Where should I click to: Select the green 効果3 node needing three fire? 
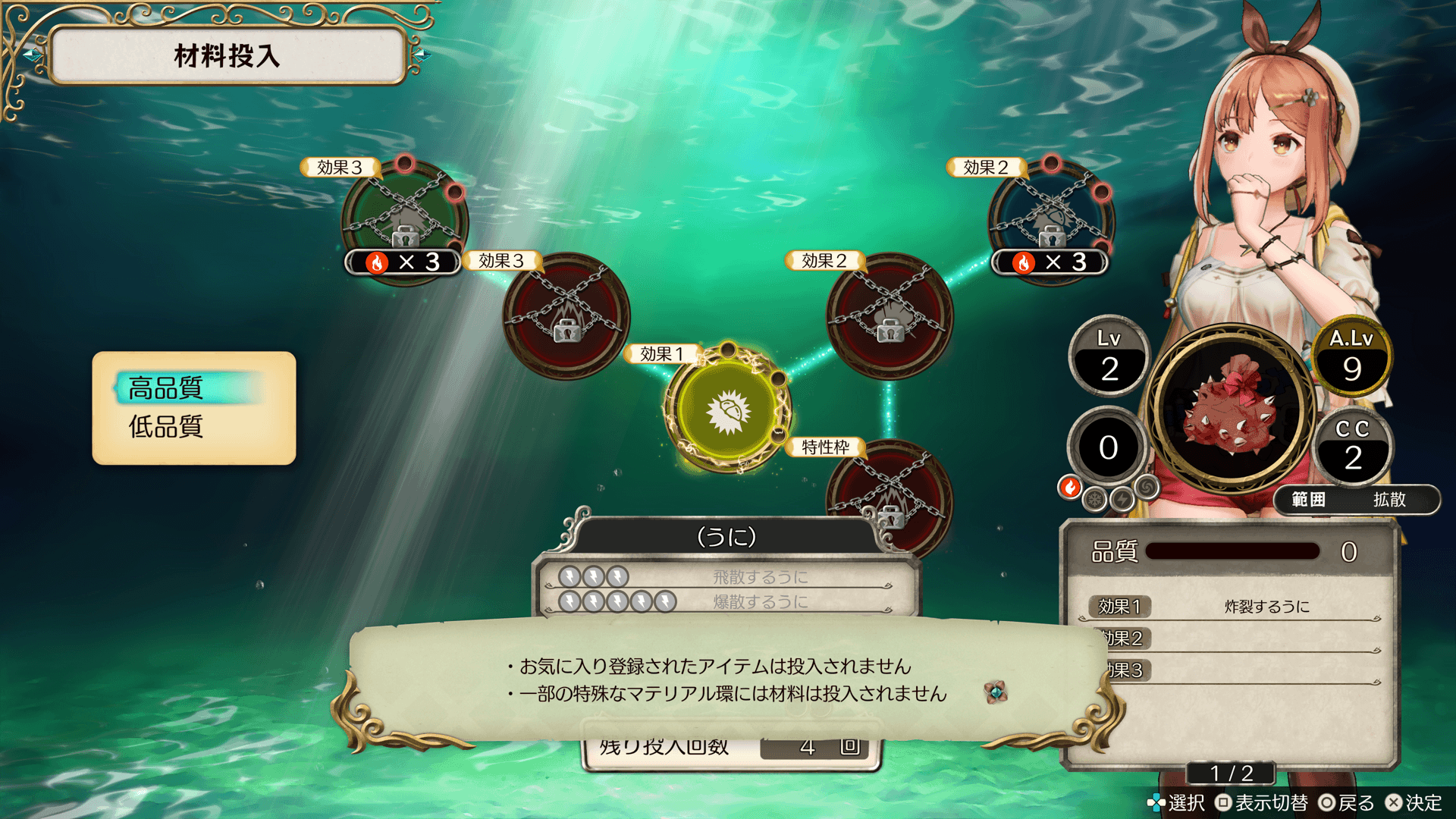click(404, 220)
